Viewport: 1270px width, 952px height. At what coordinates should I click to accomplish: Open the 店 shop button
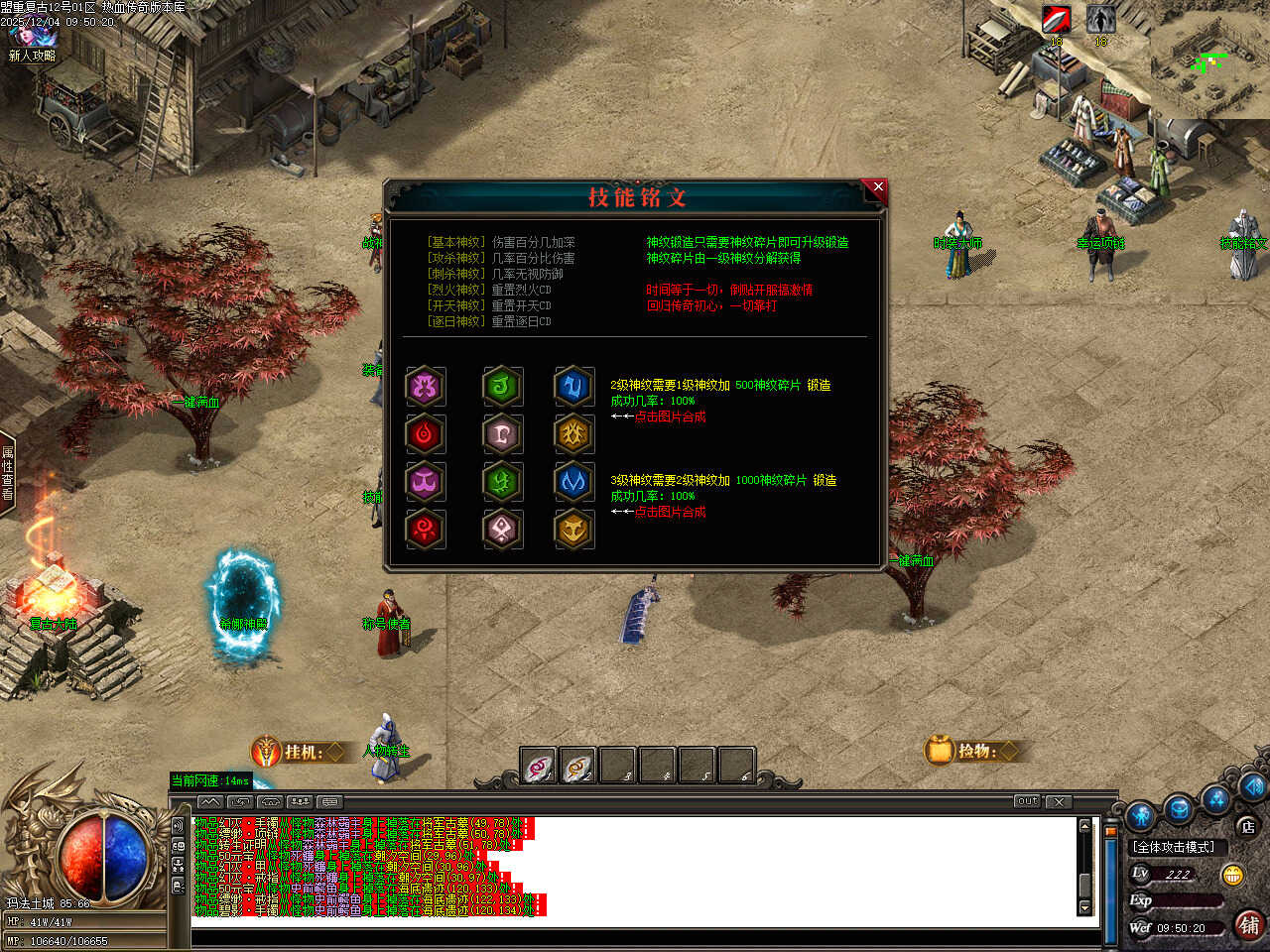1247,826
